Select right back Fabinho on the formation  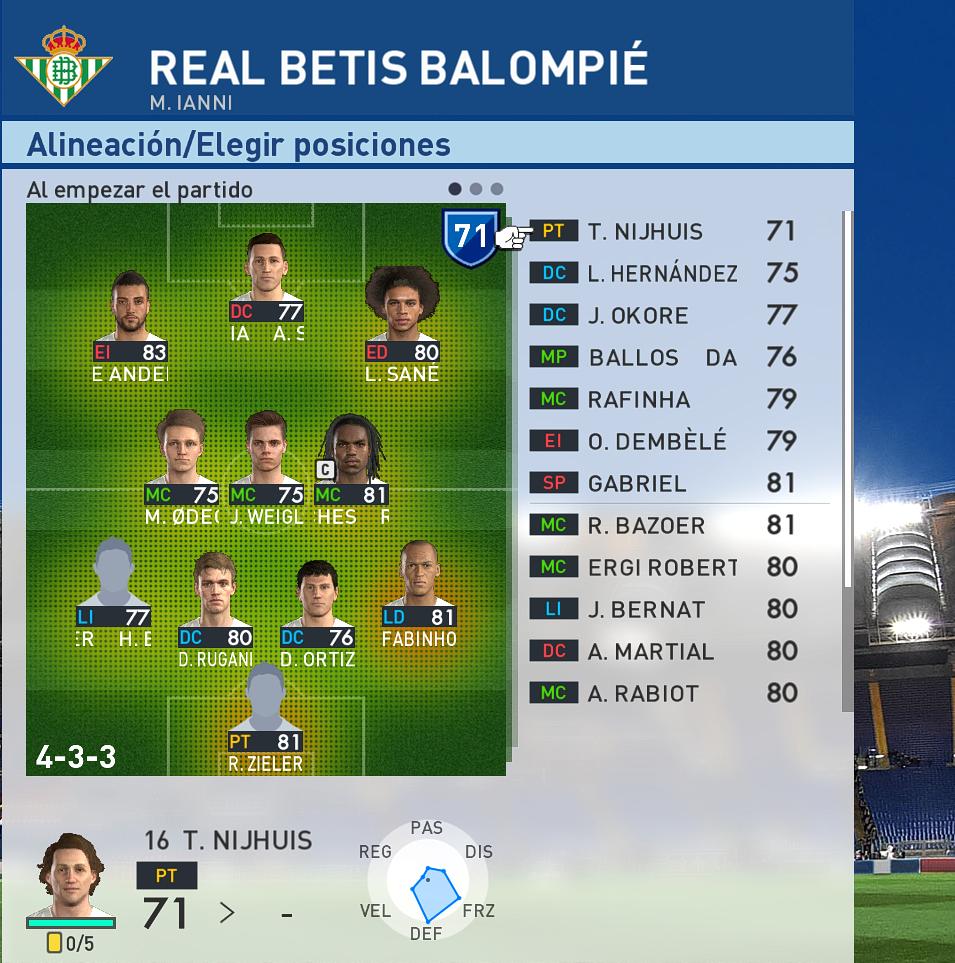420,600
